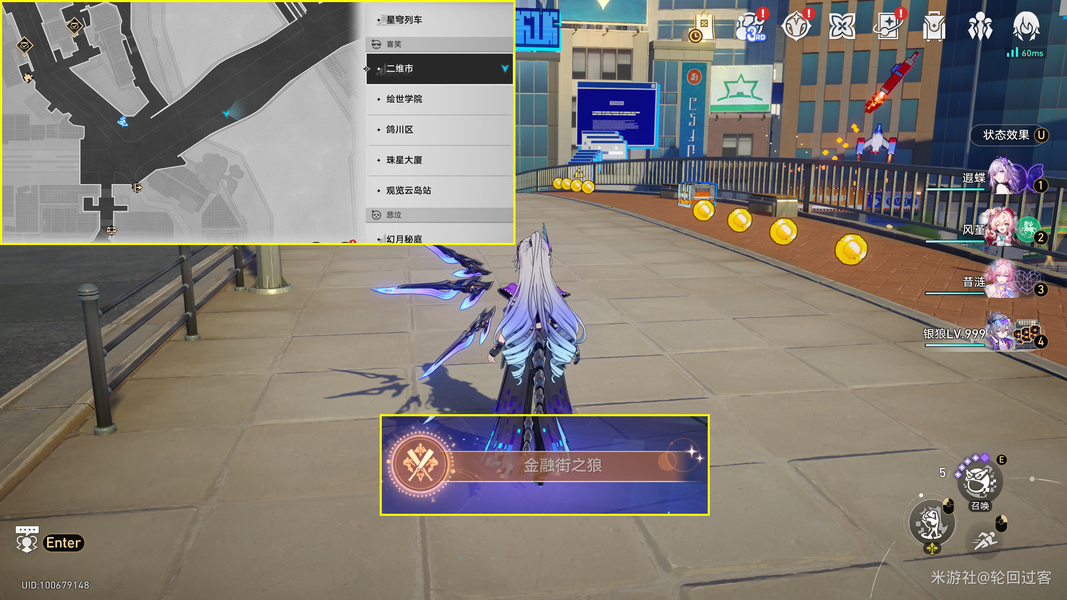Open the shopping bag store icon

pos(703,27)
